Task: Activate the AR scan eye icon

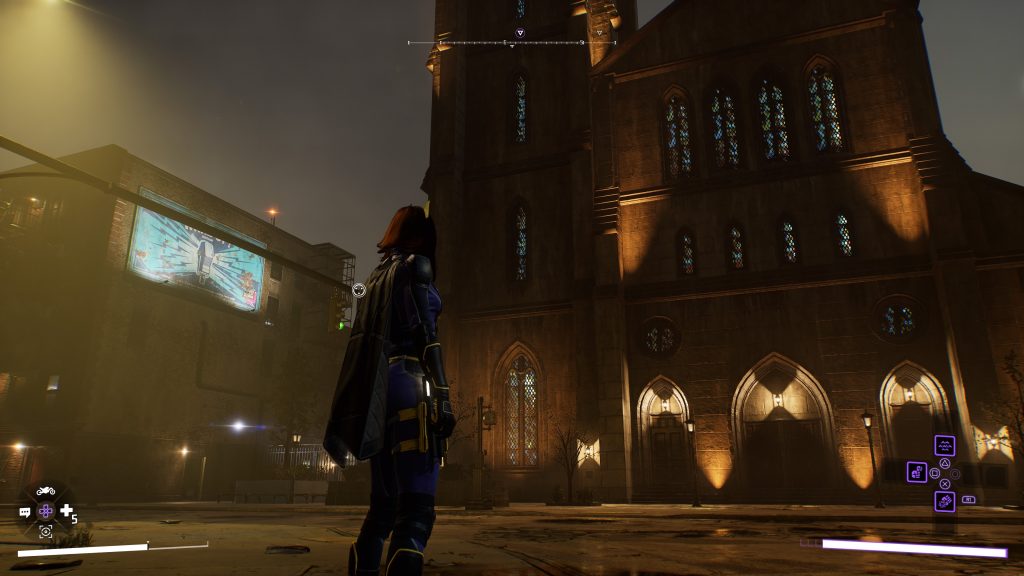Action: [x=46, y=532]
